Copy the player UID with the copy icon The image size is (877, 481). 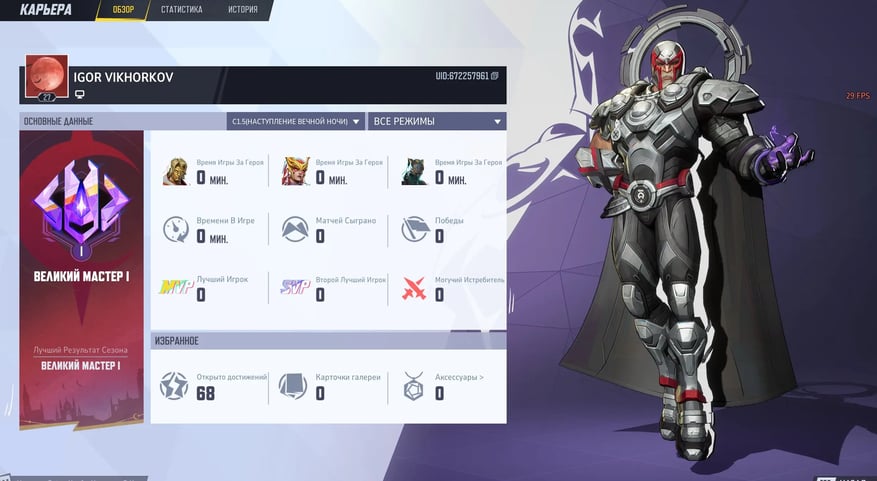[x=495, y=76]
